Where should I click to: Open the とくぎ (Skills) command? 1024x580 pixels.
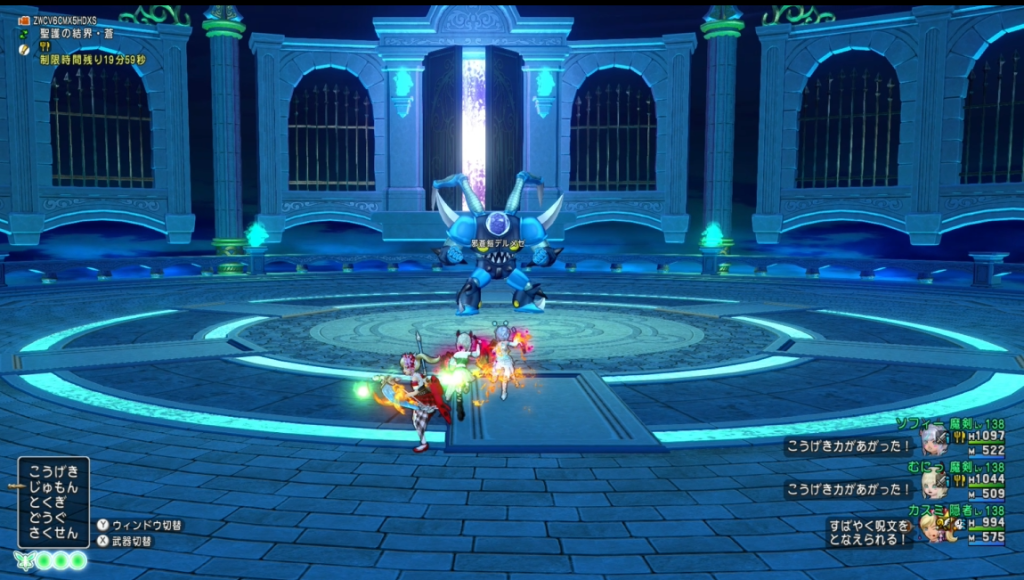click(x=54, y=504)
